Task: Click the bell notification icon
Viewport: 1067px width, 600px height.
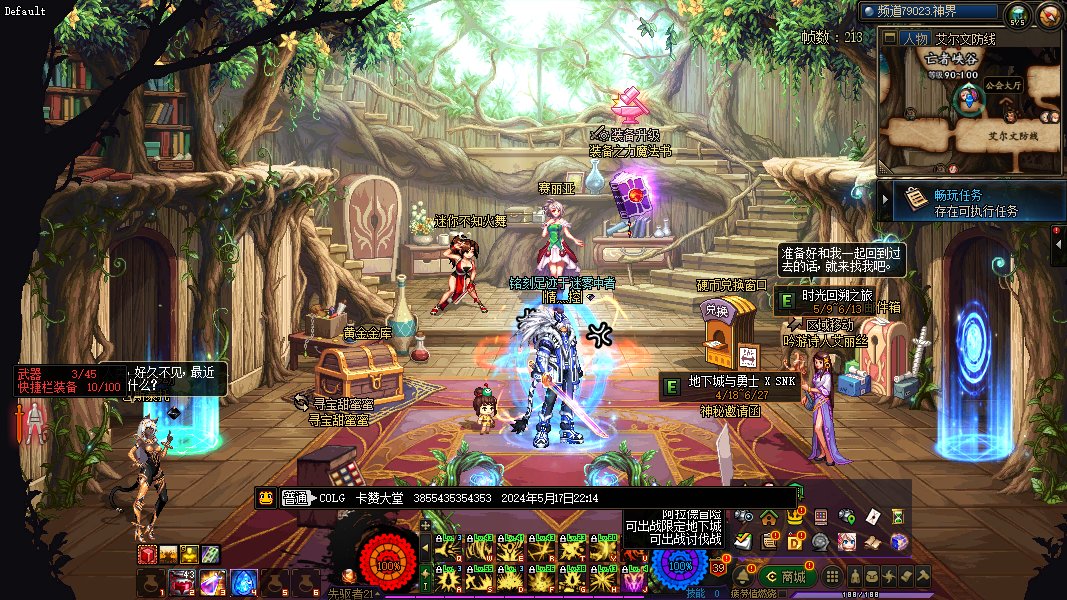Action: pyautogui.click(x=743, y=576)
